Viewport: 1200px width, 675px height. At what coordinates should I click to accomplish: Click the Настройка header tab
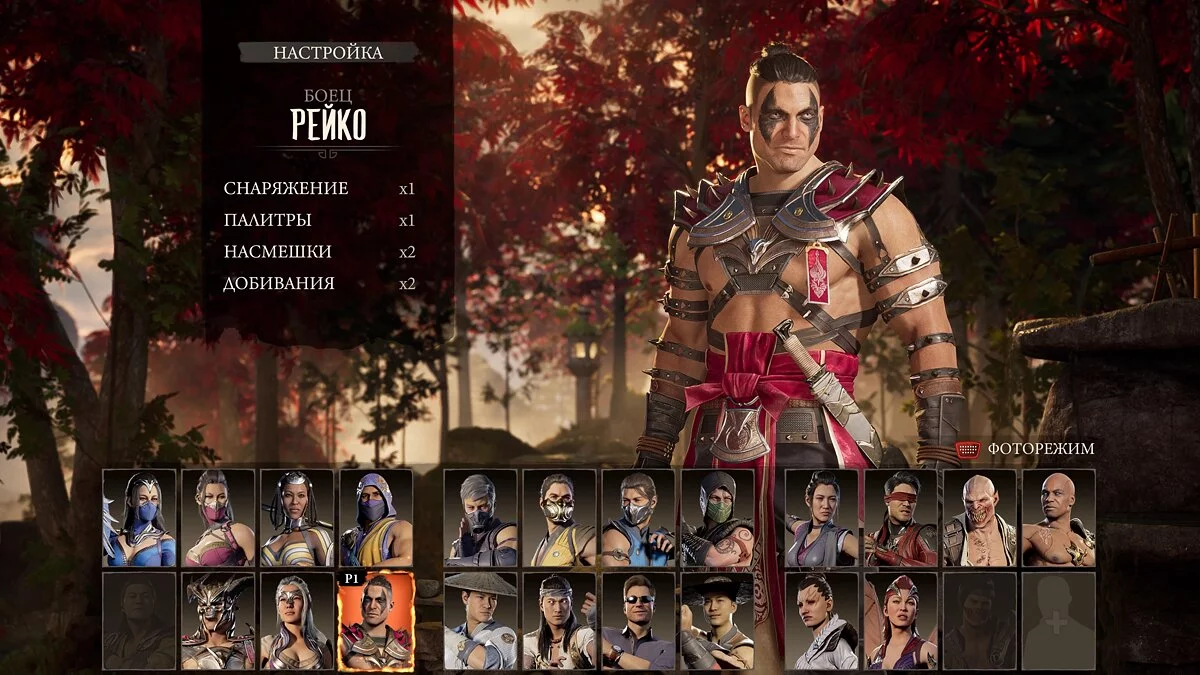328,53
